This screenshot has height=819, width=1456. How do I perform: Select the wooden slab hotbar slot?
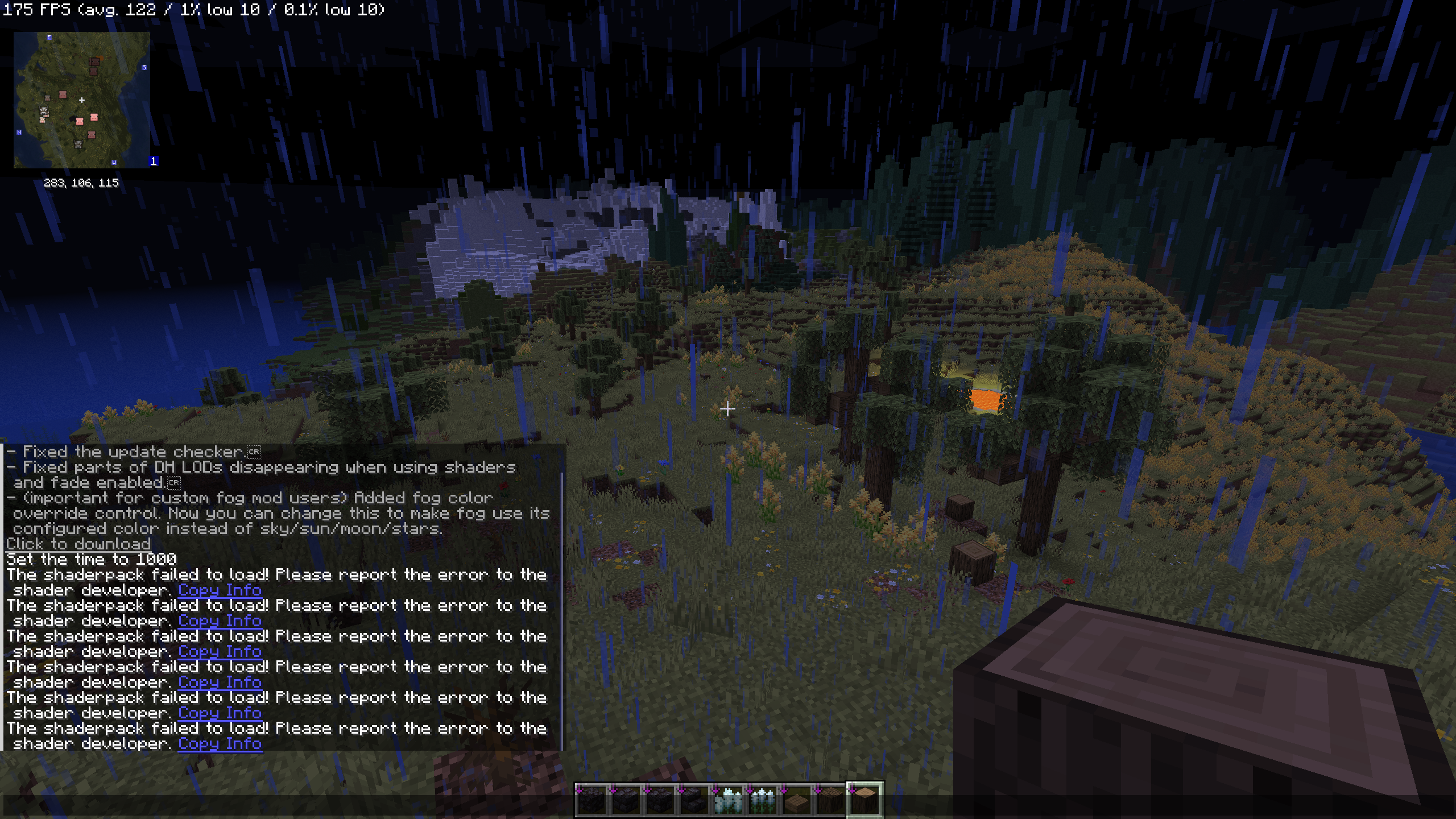point(796,799)
